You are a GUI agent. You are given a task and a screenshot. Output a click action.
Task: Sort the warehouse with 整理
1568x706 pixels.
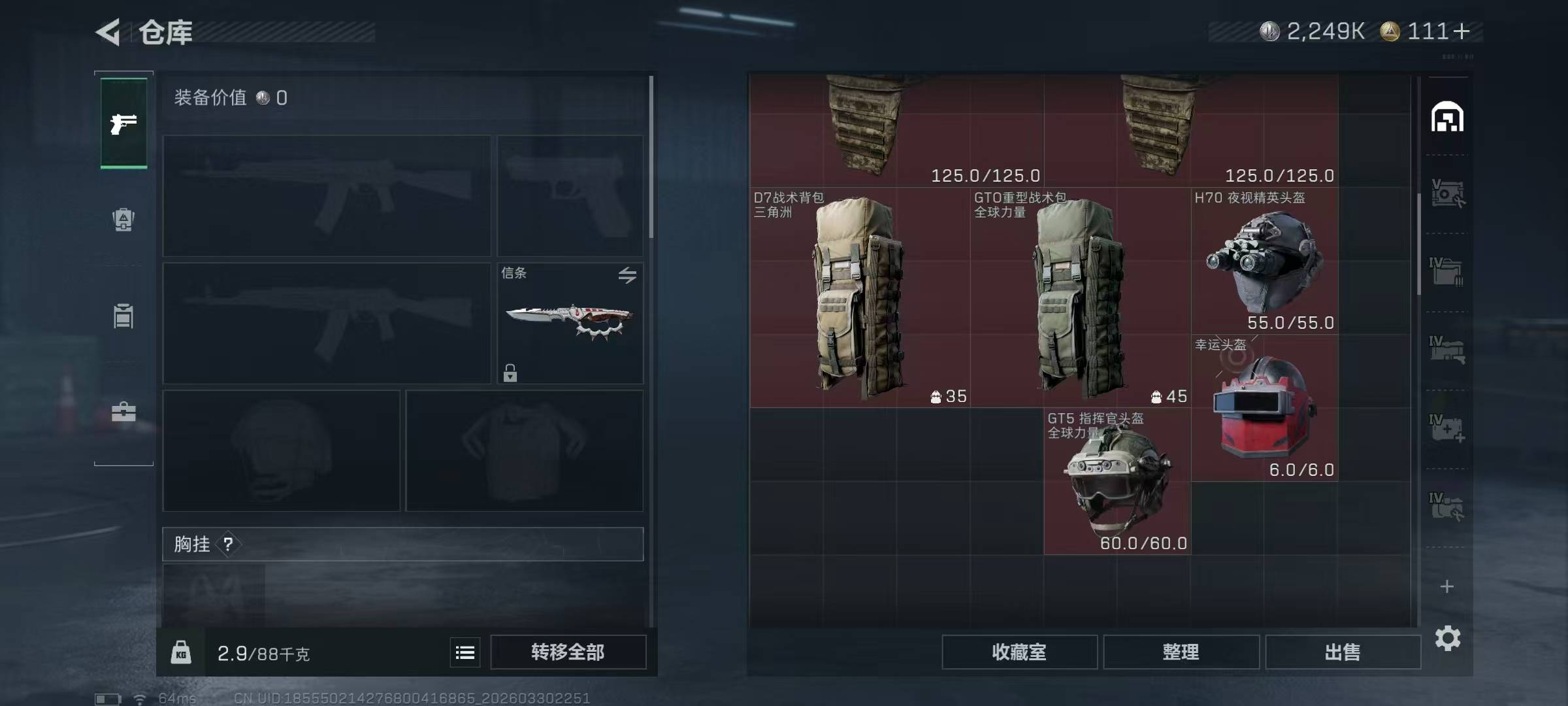coord(1181,652)
